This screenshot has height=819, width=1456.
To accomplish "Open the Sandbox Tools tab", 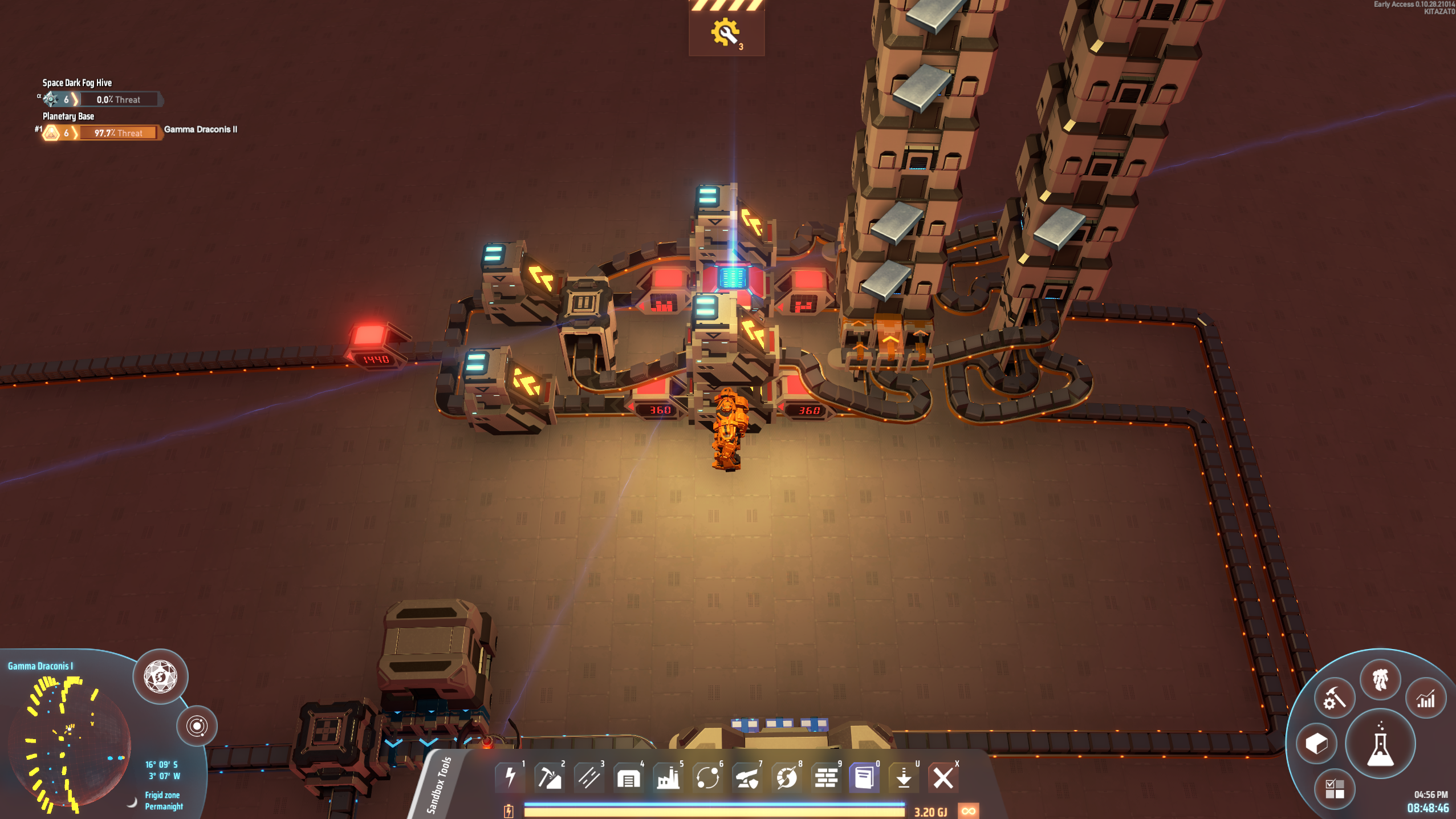I will [x=439, y=785].
